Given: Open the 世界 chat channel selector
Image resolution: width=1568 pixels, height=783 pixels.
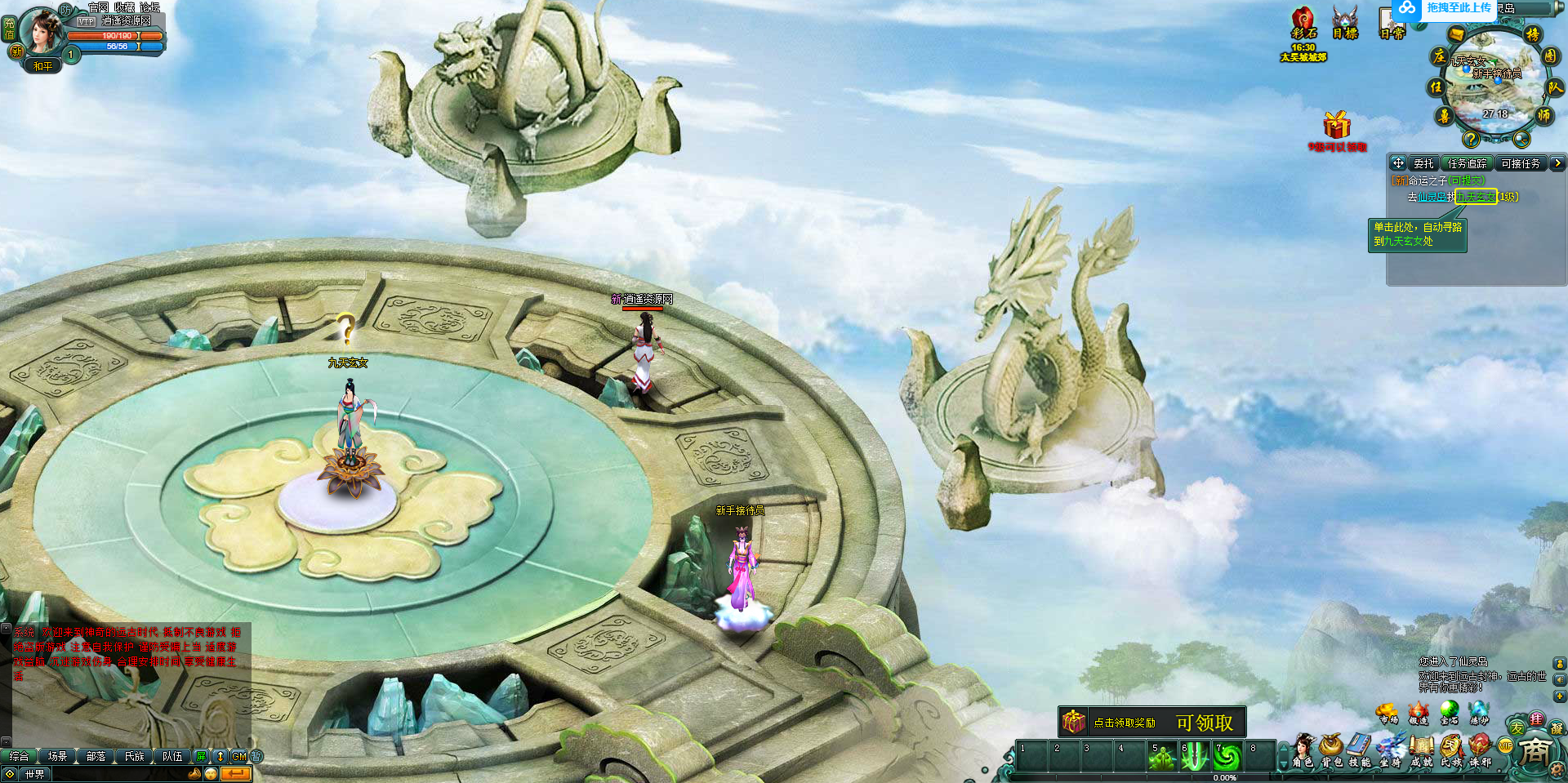Looking at the screenshot, I should point(35,774).
